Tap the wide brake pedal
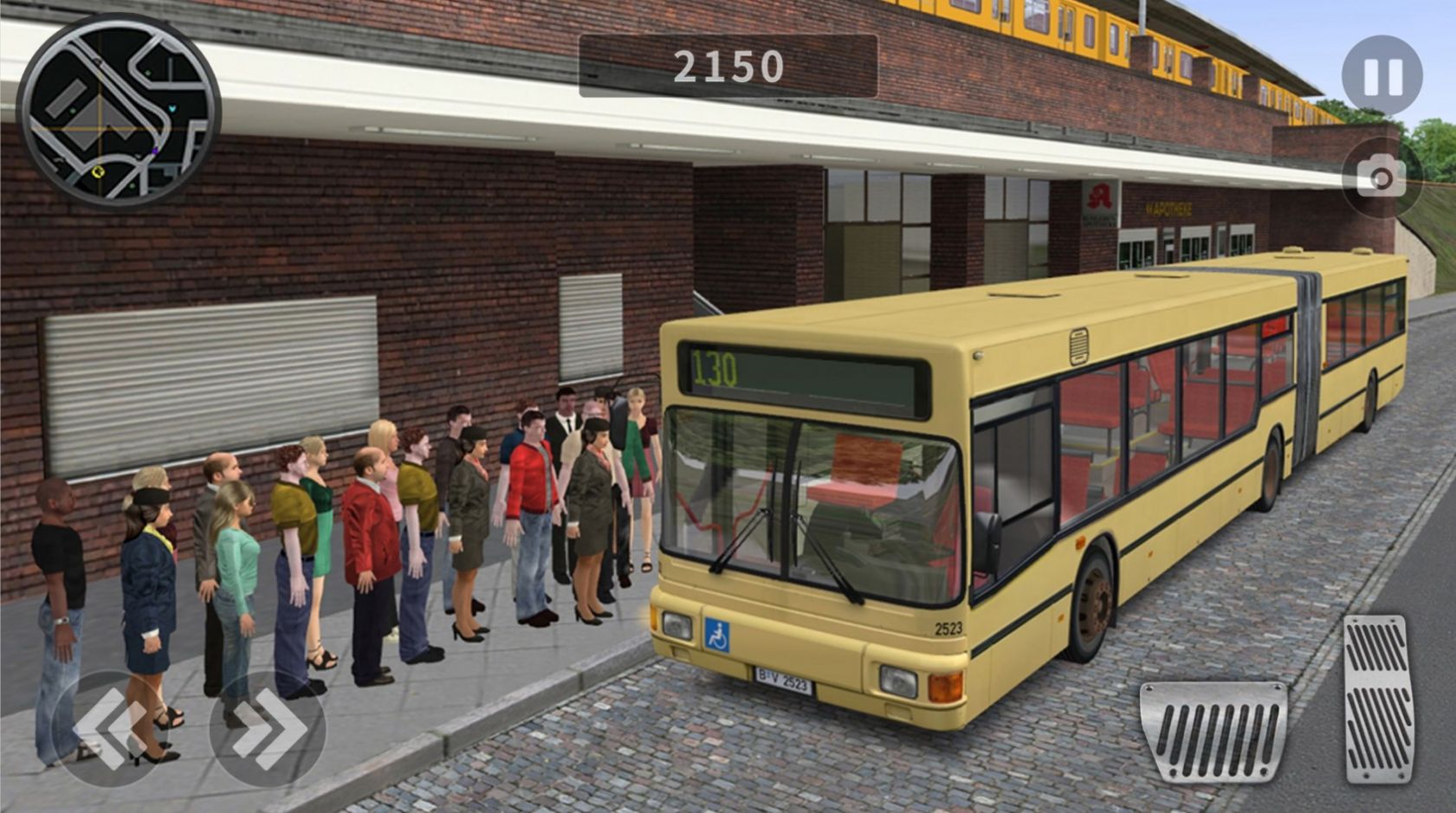The image size is (1456, 813). point(1213,732)
